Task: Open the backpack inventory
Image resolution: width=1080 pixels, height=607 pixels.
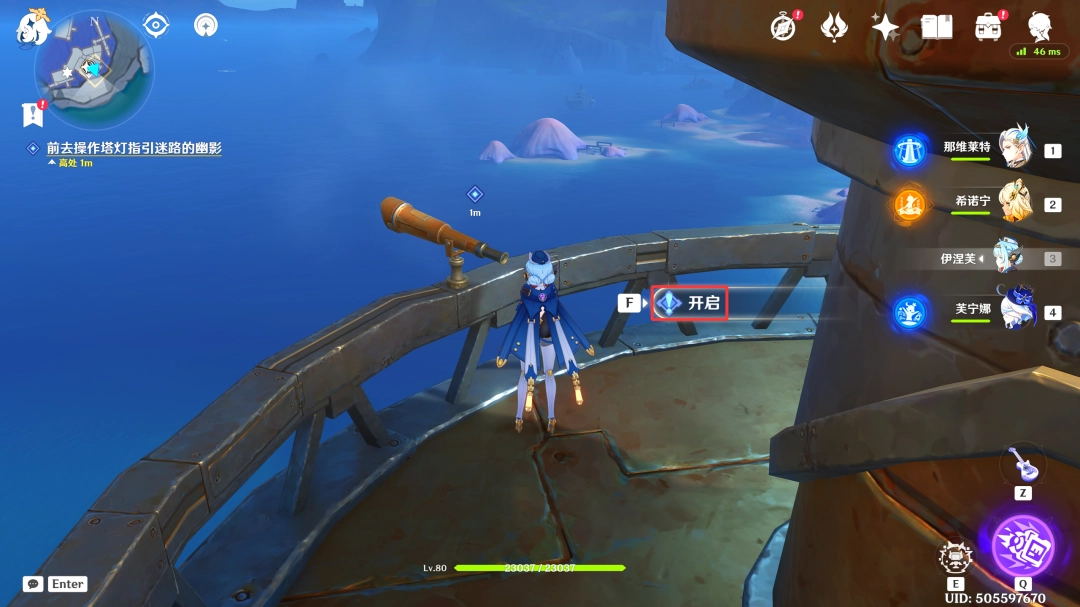Action: (989, 27)
